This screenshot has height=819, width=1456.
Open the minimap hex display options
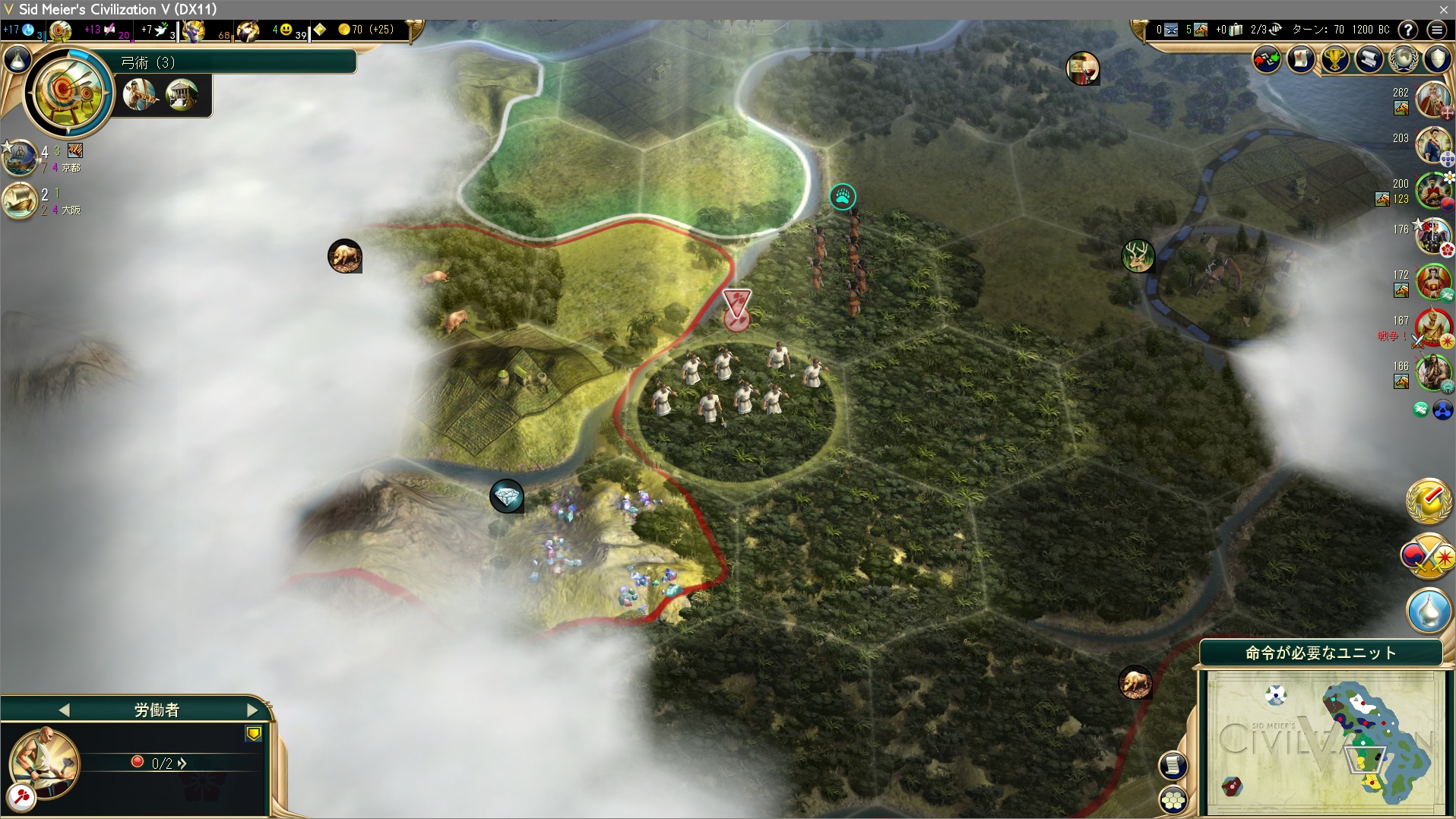pos(1173,798)
